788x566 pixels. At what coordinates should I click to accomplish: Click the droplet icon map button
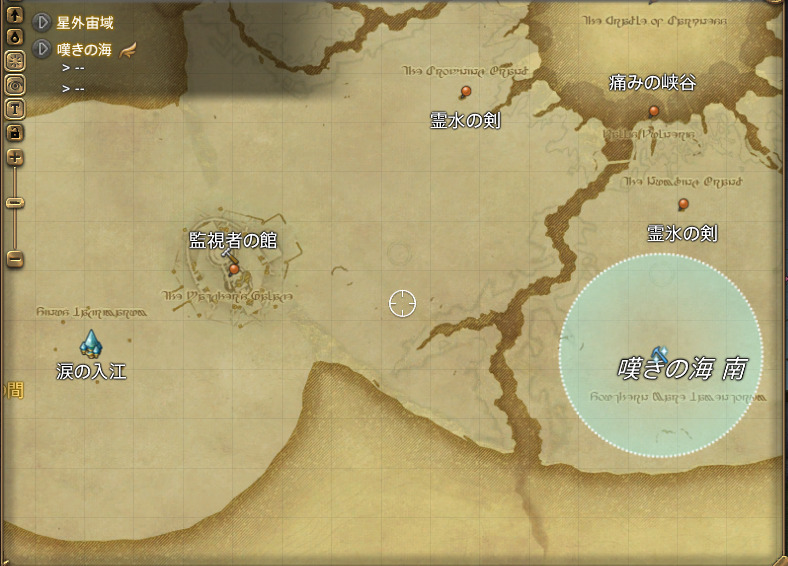click(x=15, y=37)
